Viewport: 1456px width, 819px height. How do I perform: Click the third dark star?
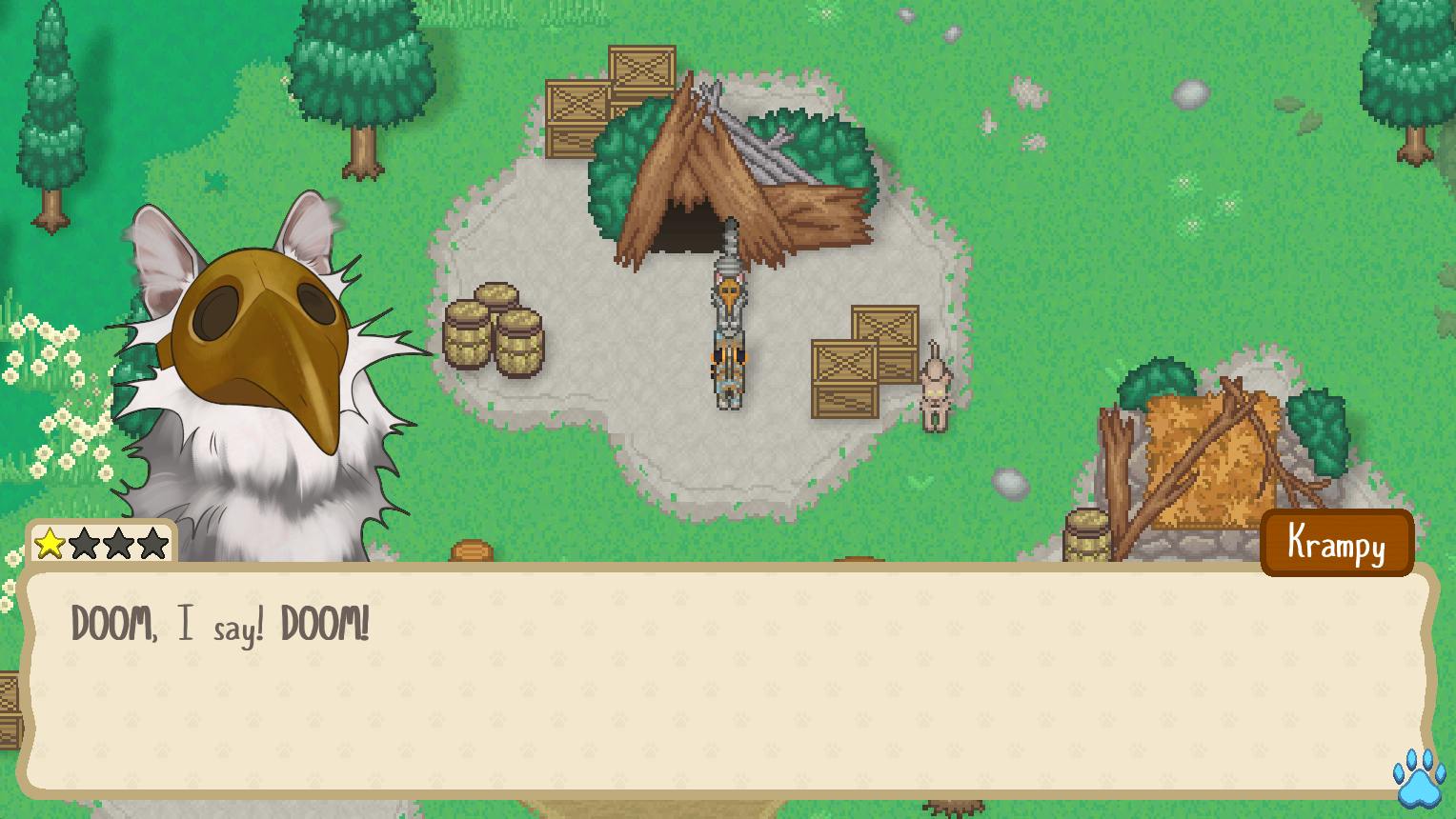point(117,545)
